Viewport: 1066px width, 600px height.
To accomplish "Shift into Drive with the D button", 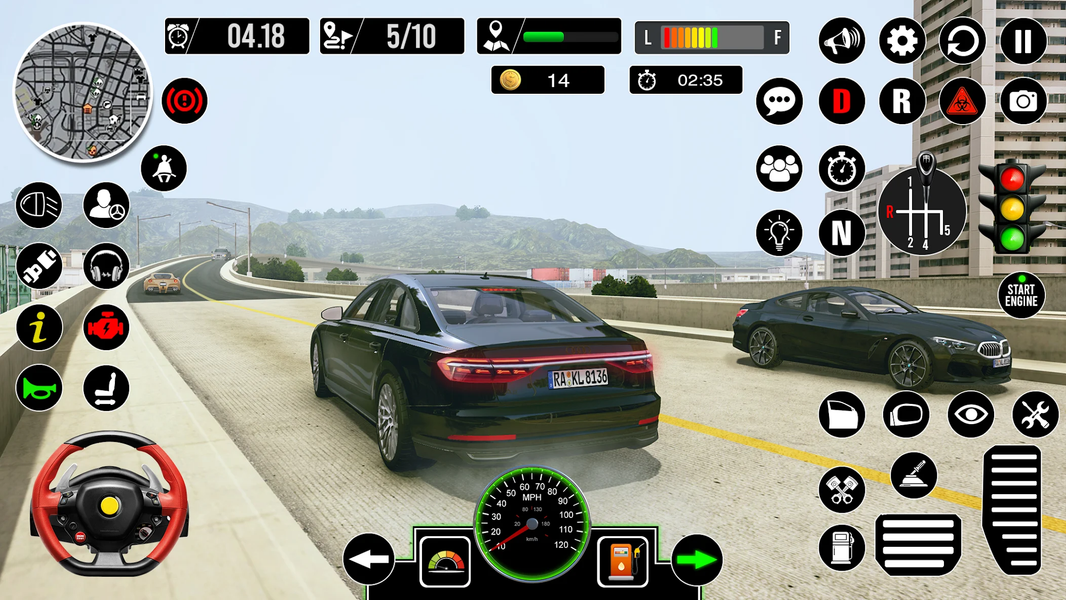I will (x=842, y=100).
